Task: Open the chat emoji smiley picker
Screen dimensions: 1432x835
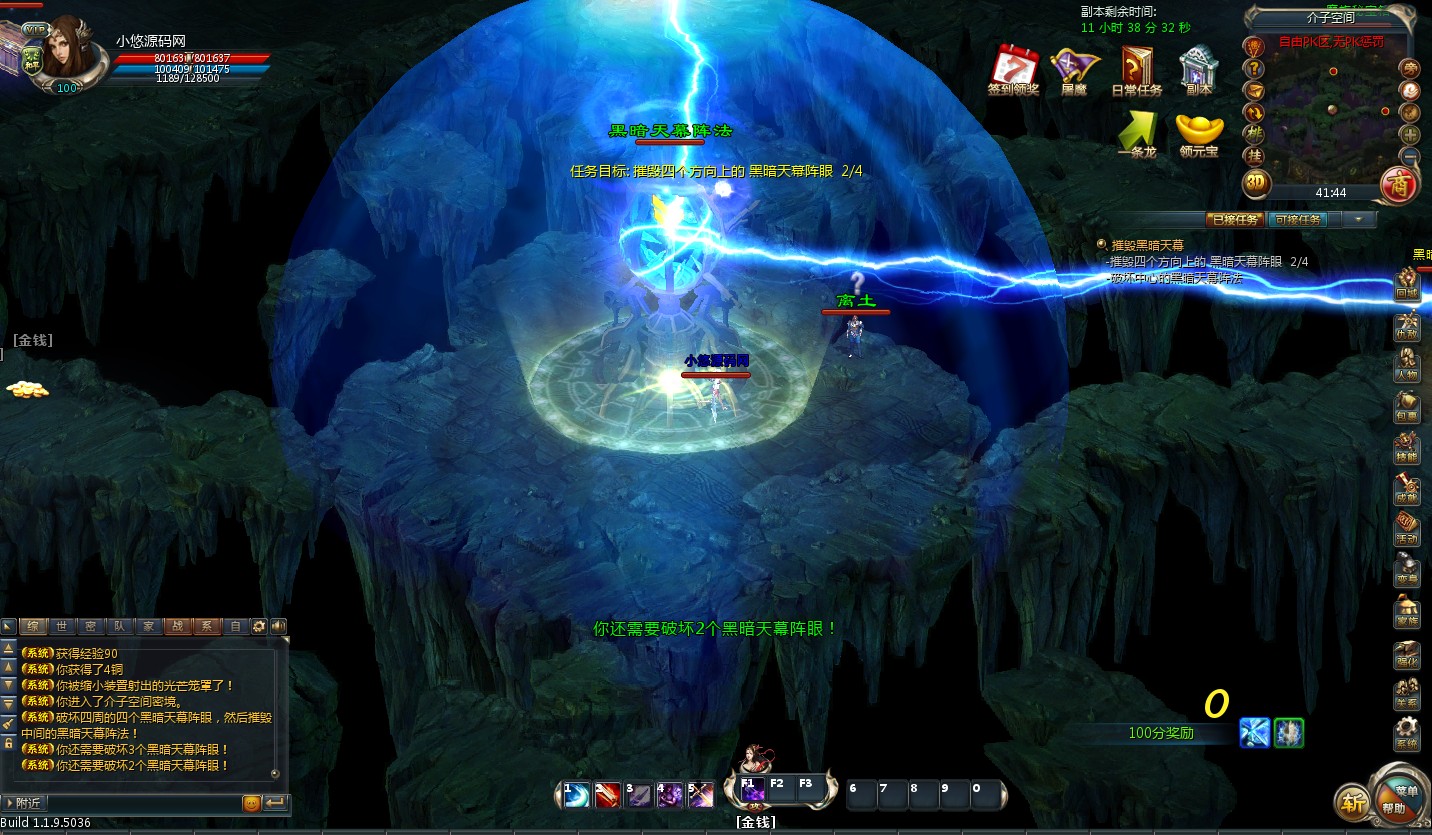Action: point(251,803)
